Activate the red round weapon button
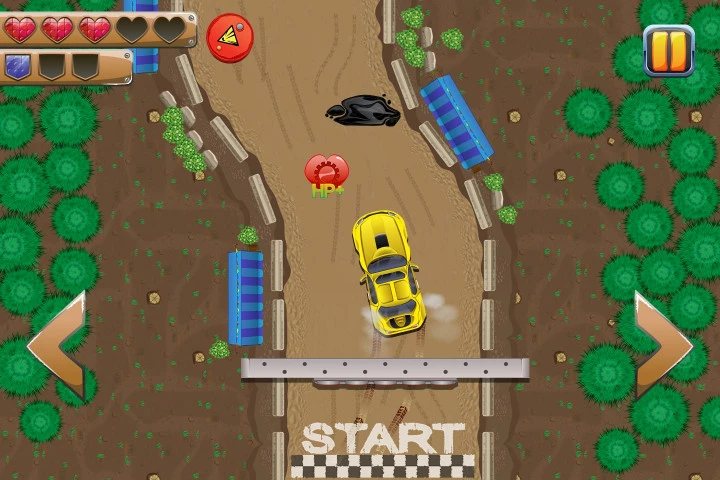Image resolution: width=720 pixels, height=480 pixels. click(x=230, y=37)
